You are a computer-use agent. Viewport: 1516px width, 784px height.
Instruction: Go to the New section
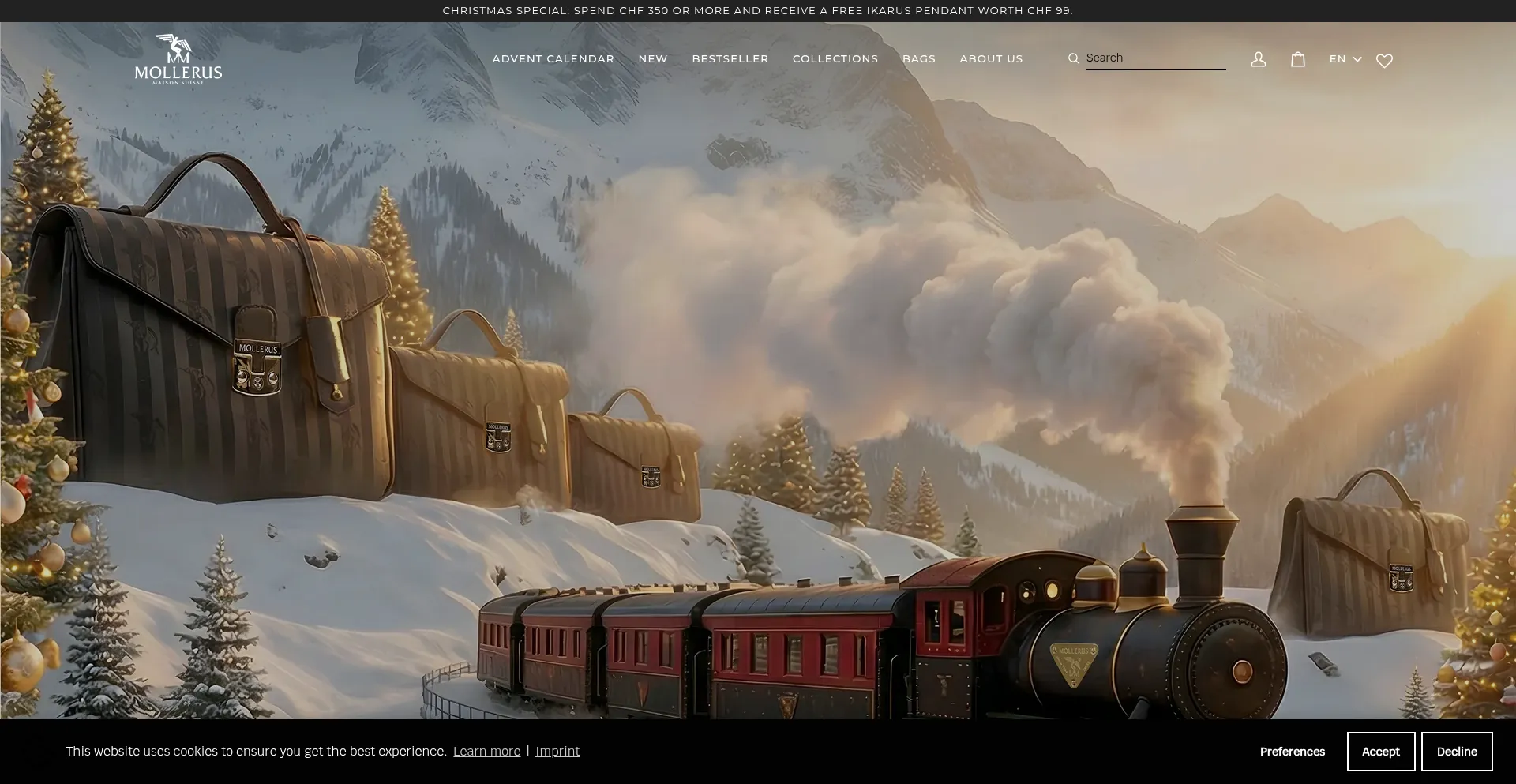click(x=653, y=59)
